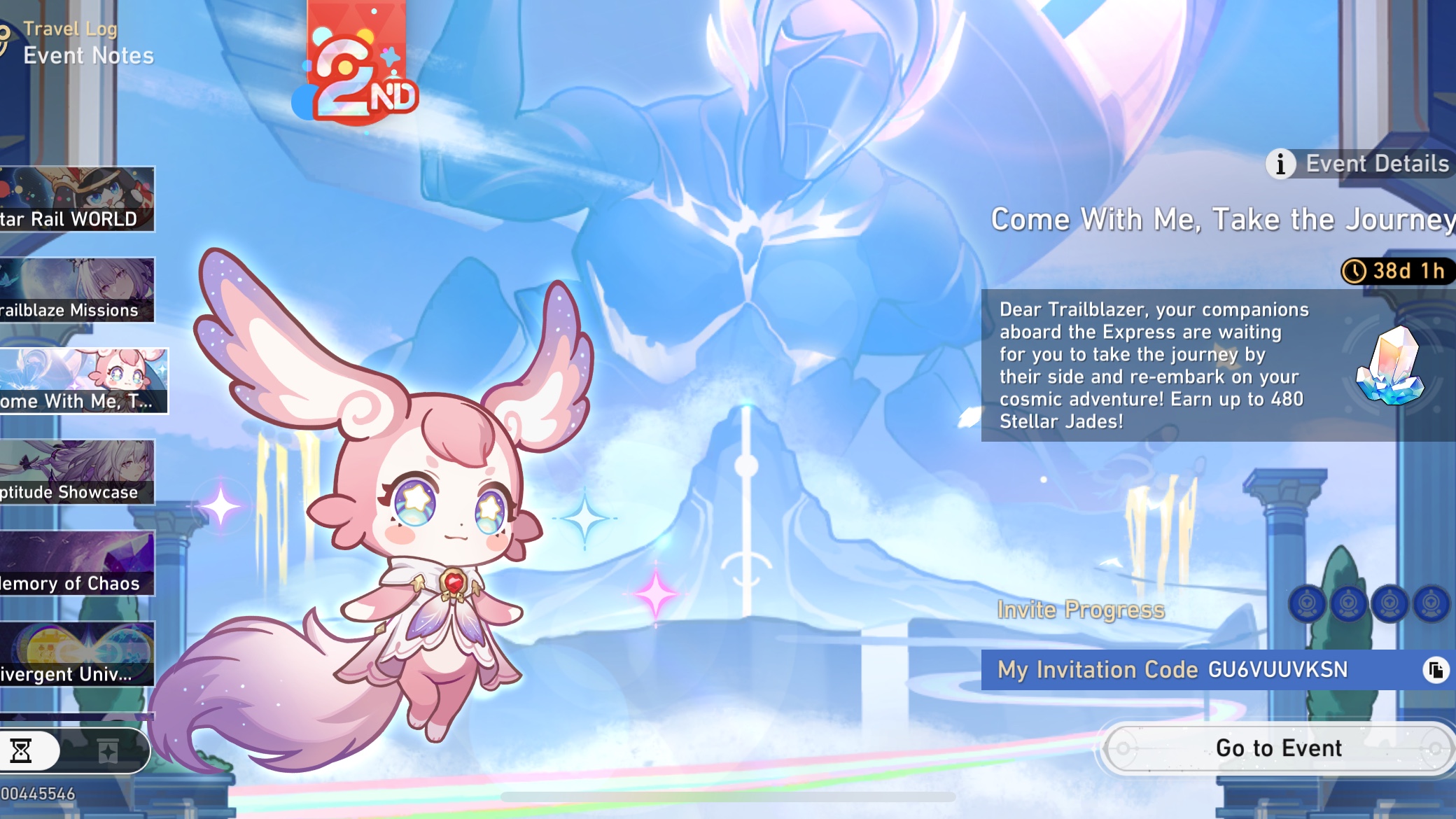Screen dimensions: 1456x819
Task: Click the Travel Log key icon
Action: pos(6,31)
